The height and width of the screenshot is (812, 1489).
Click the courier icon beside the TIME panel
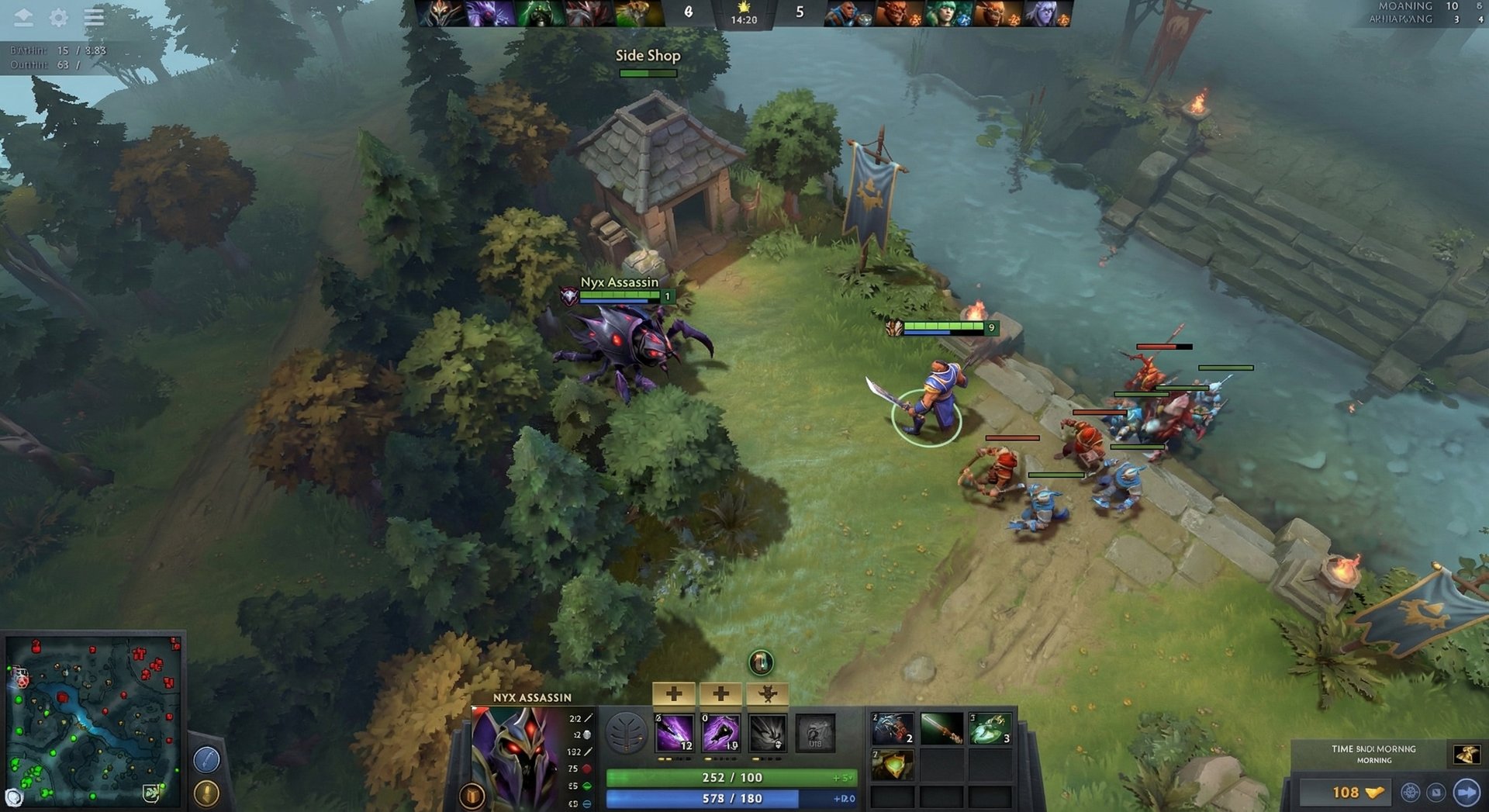tap(1466, 755)
